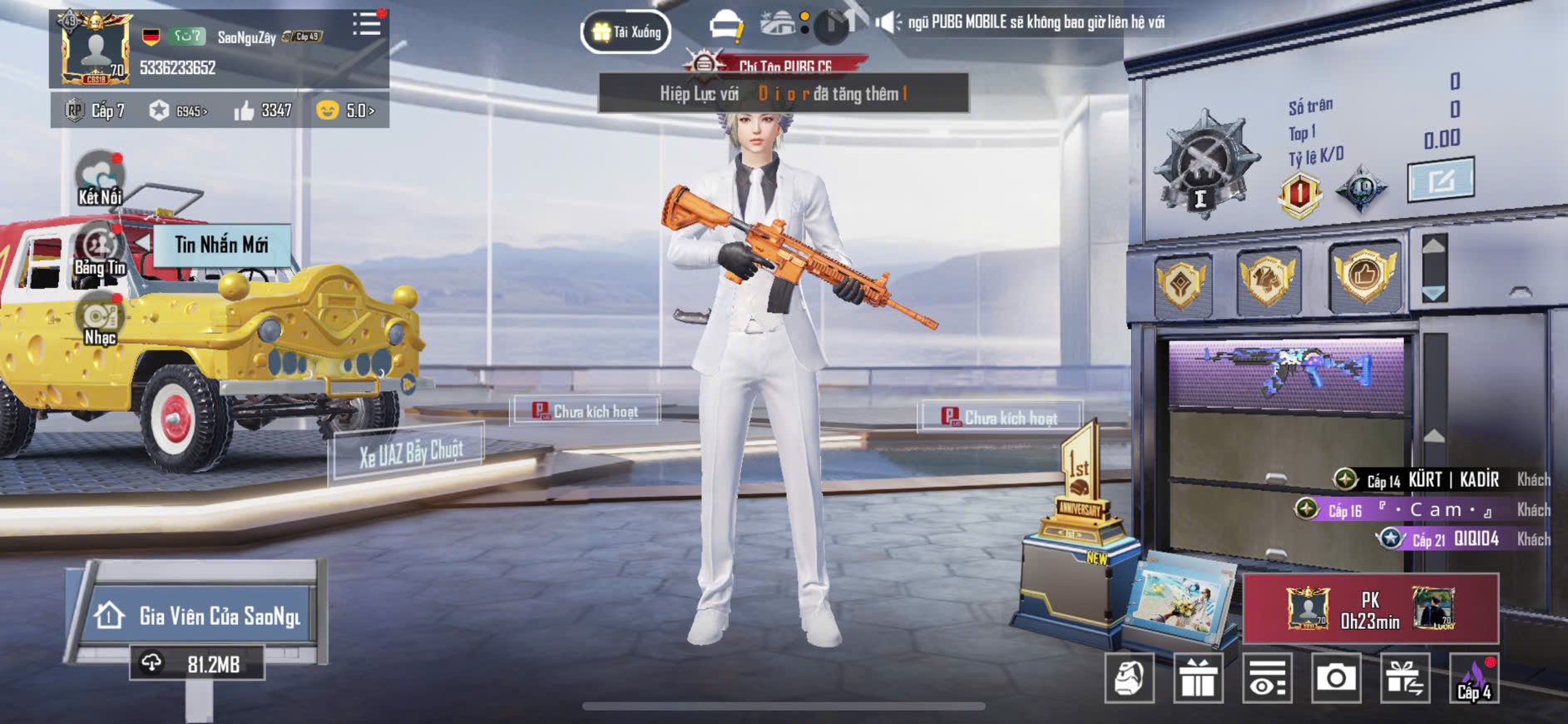Open the backpack inventory icon

pyautogui.click(x=1129, y=678)
